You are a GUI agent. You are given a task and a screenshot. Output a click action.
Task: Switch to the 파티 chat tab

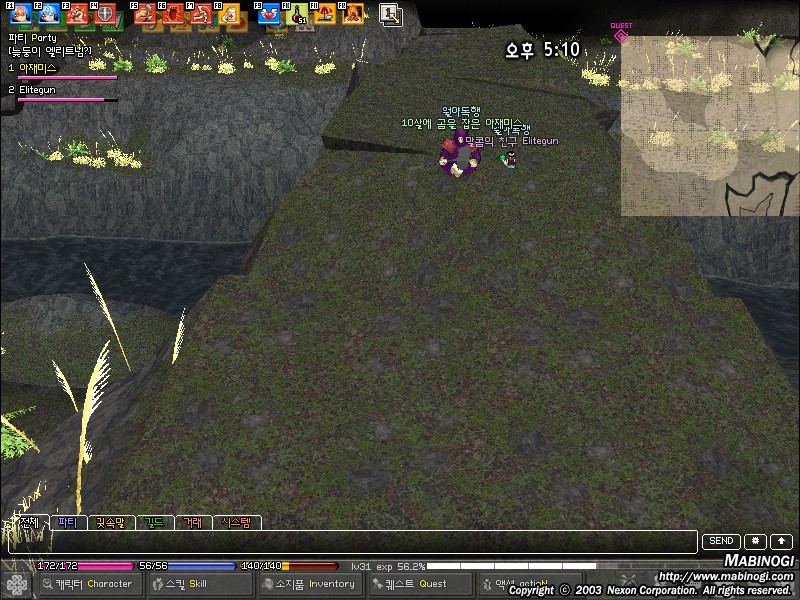click(x=68, y=522)
